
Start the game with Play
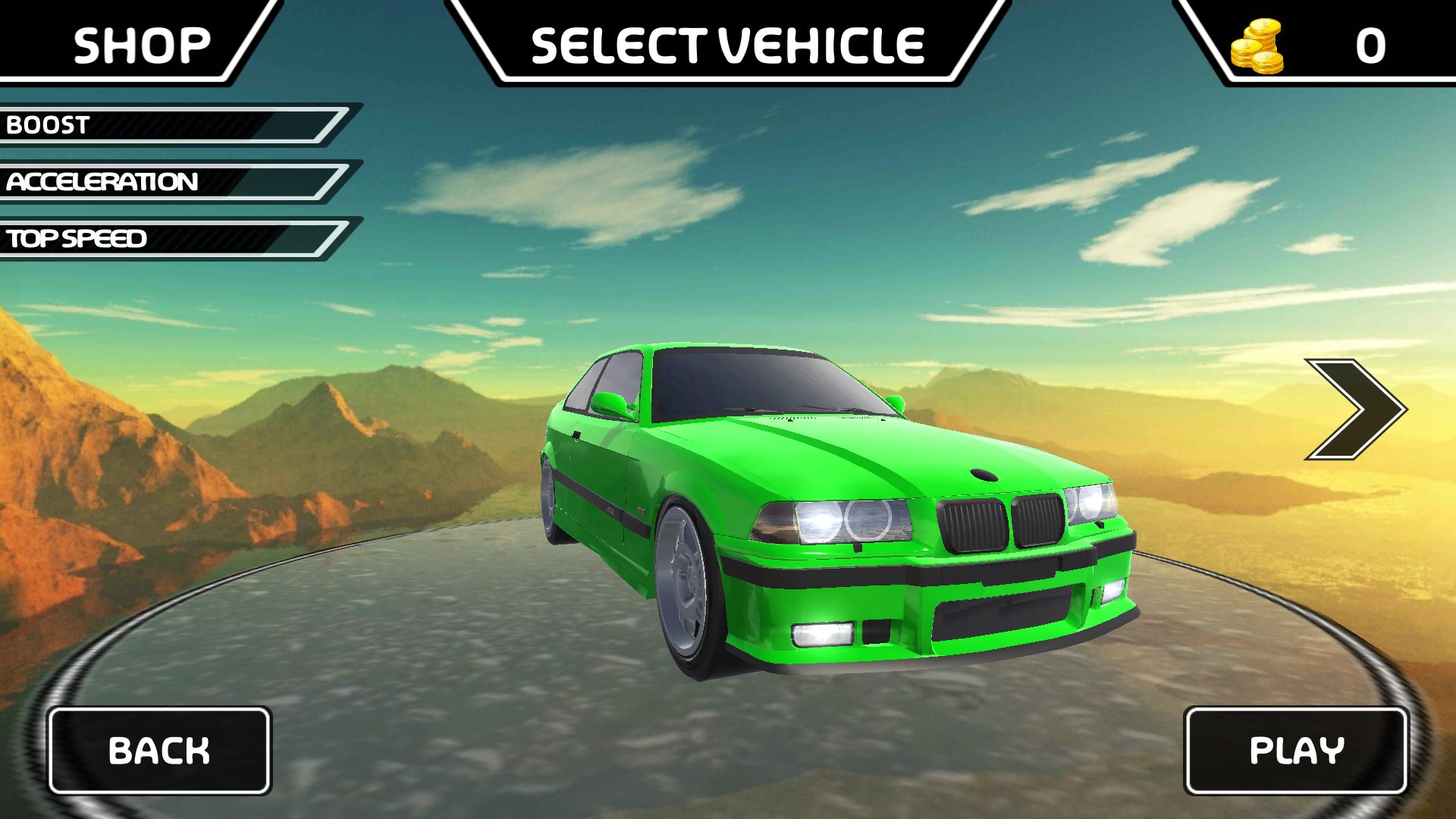(1296, 750)
